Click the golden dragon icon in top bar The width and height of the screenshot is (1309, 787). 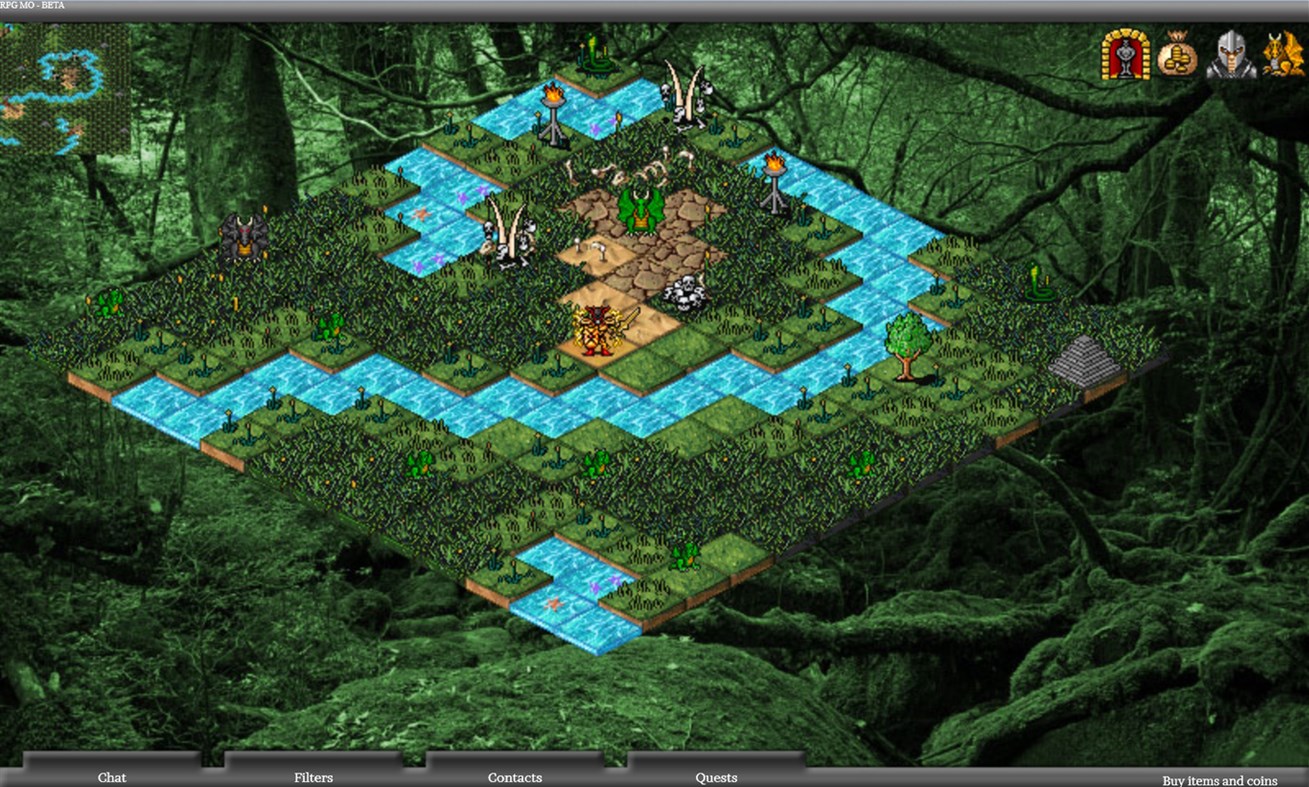click(x=1281, y=57)
